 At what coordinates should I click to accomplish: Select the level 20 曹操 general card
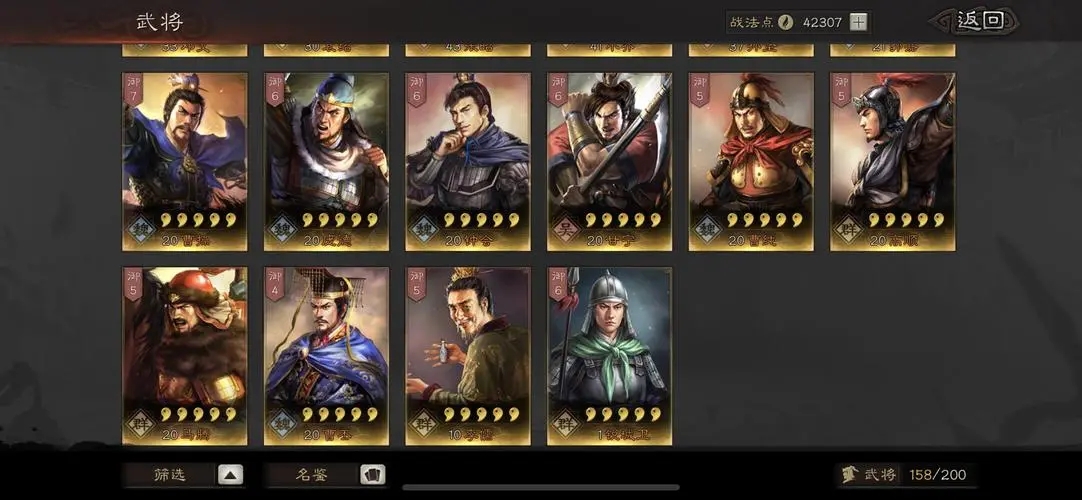pyautogui.click(x=185, y=160)
